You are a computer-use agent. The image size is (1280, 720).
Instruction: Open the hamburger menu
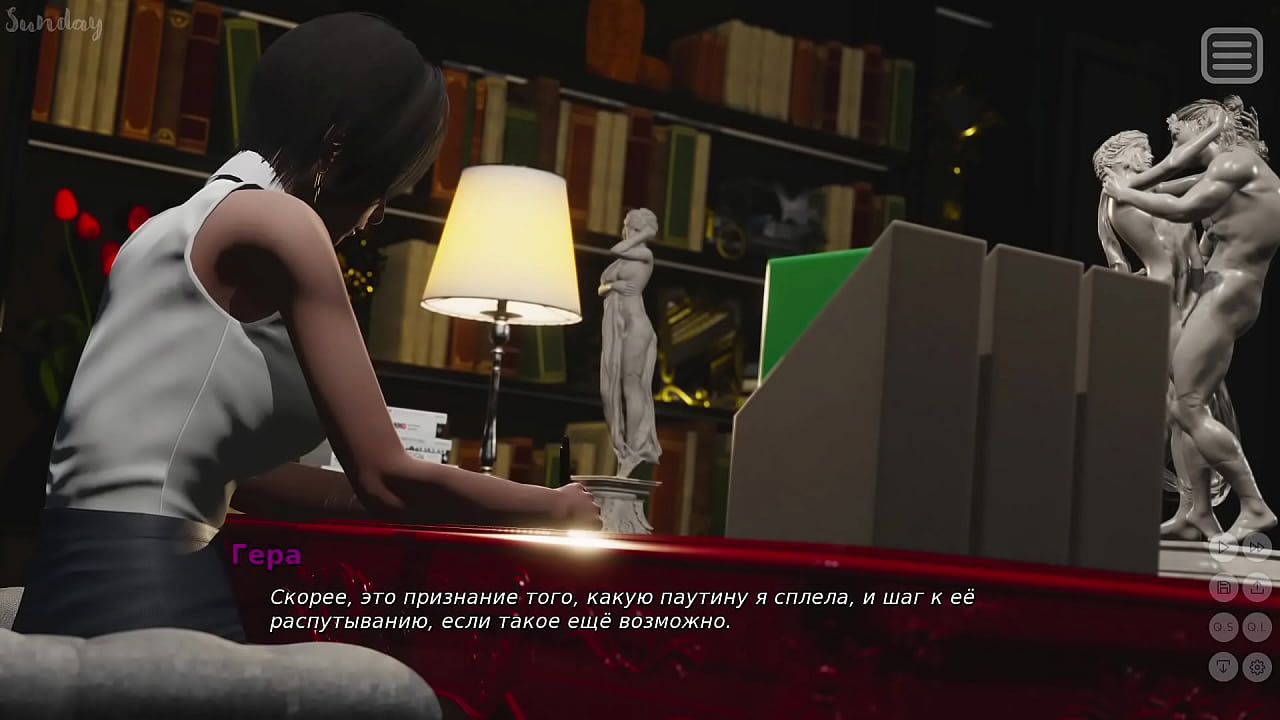(x=1231, y=55)
